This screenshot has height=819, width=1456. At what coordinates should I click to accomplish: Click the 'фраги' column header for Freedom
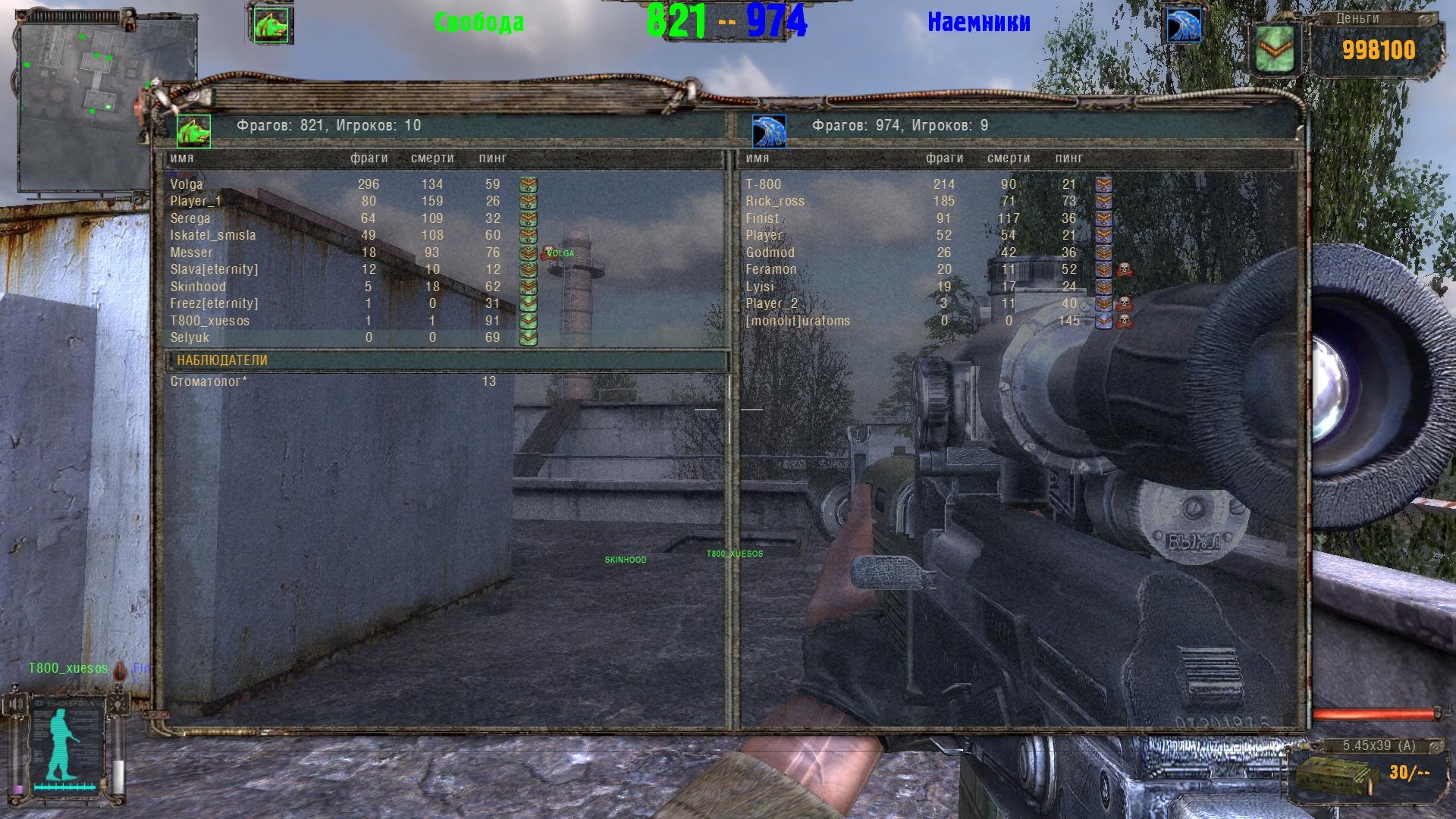click(x=369, y=158)
